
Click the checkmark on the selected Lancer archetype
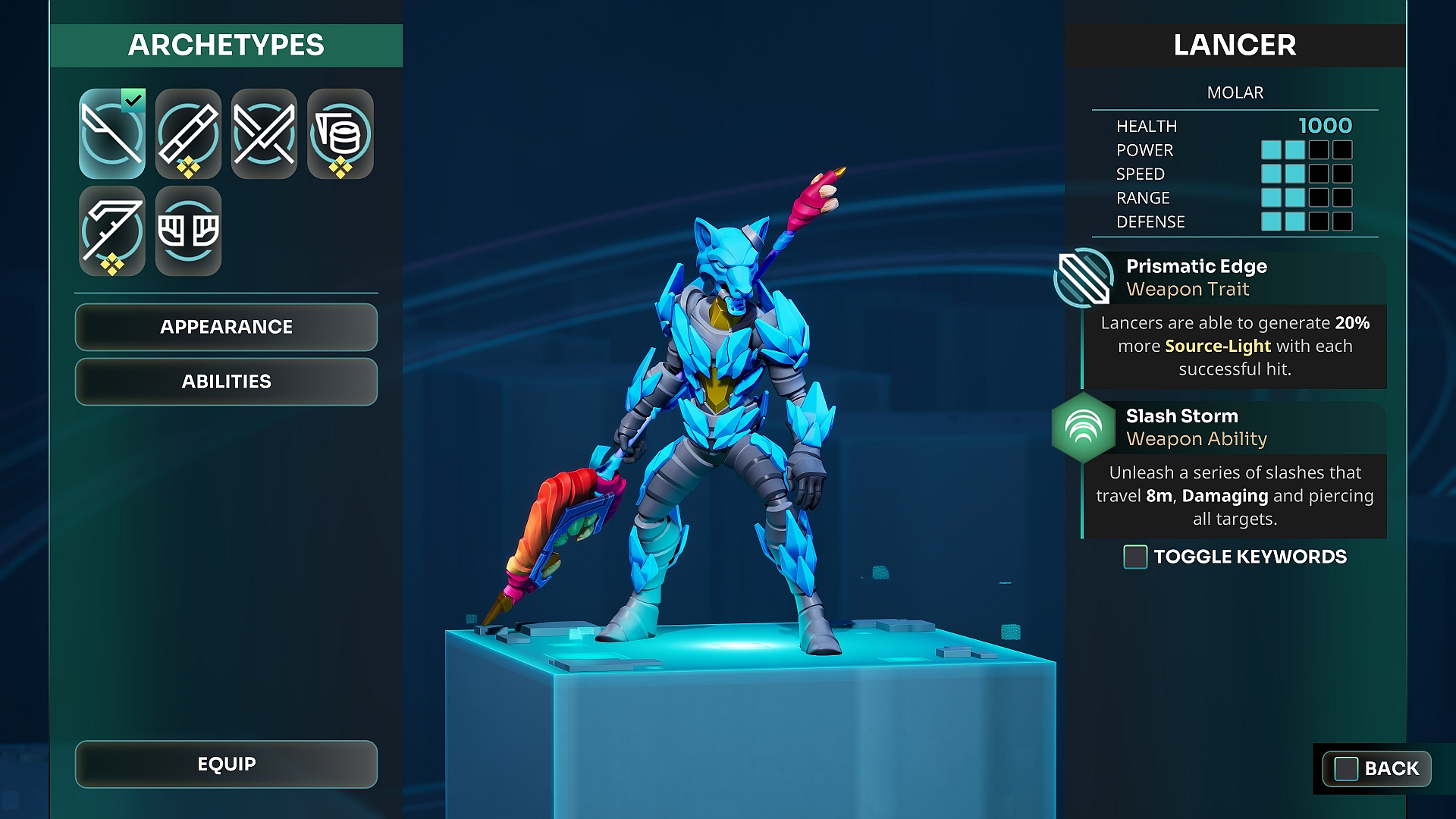coord(133,98)
